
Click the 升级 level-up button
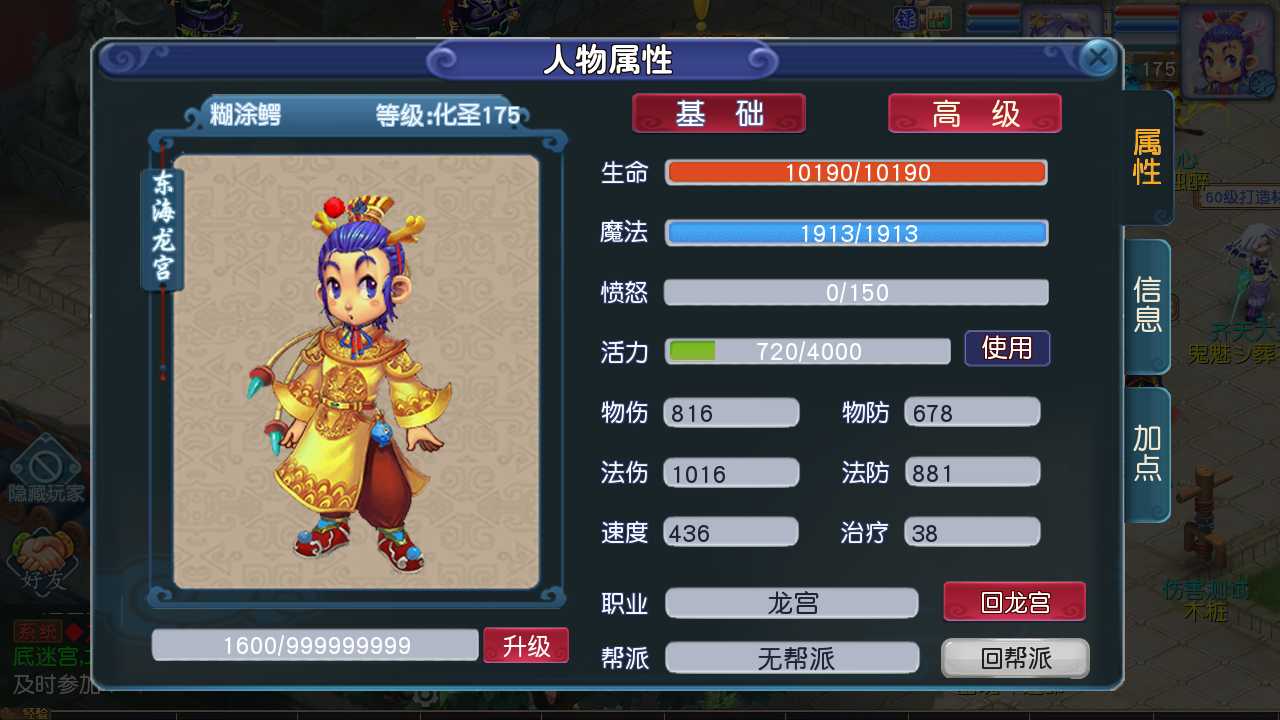click(526, 645)
